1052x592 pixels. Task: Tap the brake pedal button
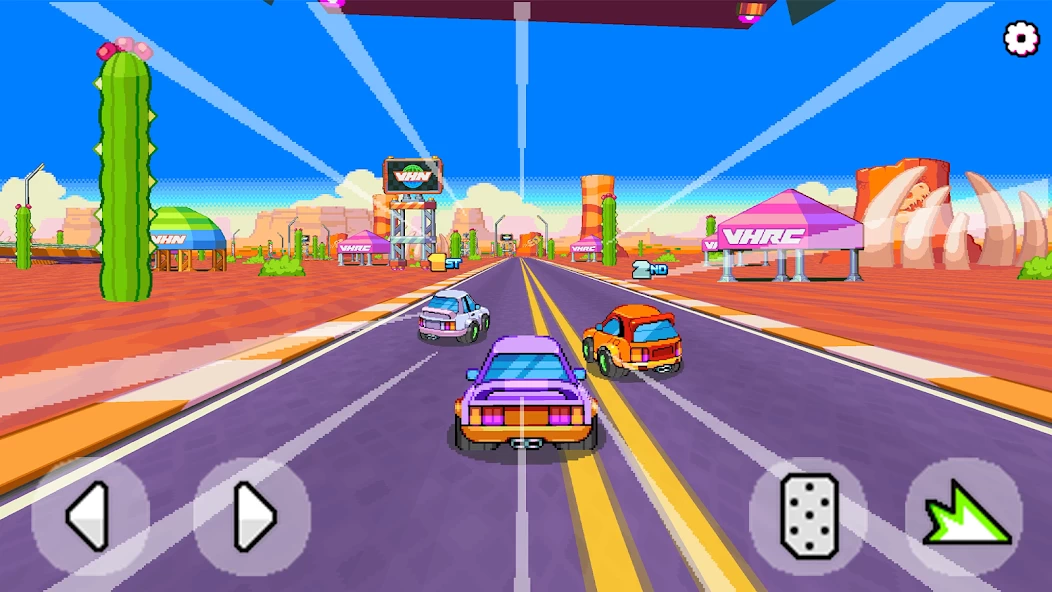pyautogui.click(x=808, y=516)
